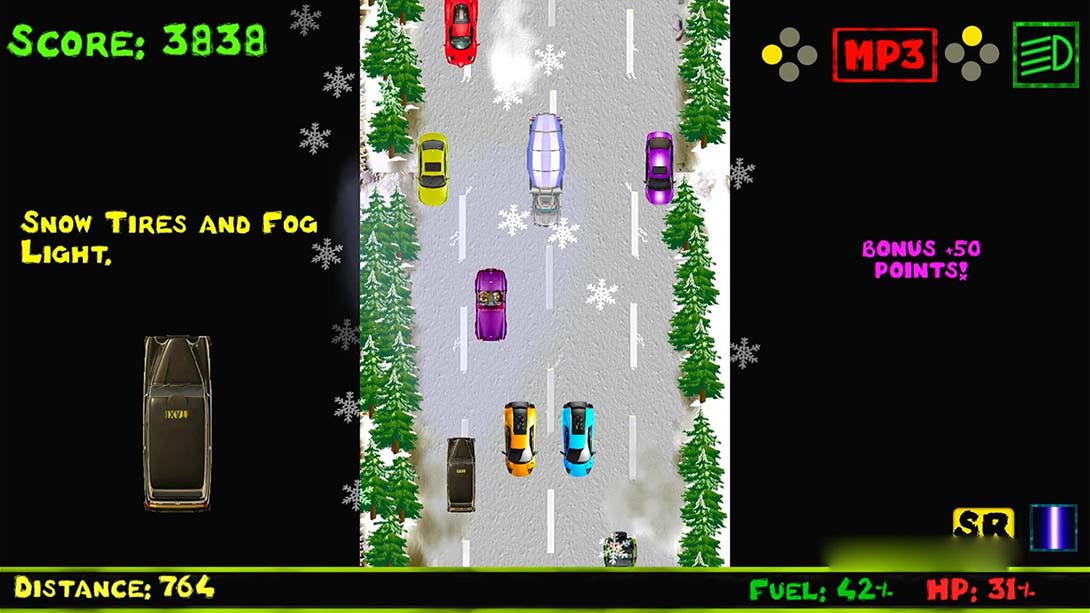Activate the blue light beam icon

pyautogui.click(x=1053, y=527)
